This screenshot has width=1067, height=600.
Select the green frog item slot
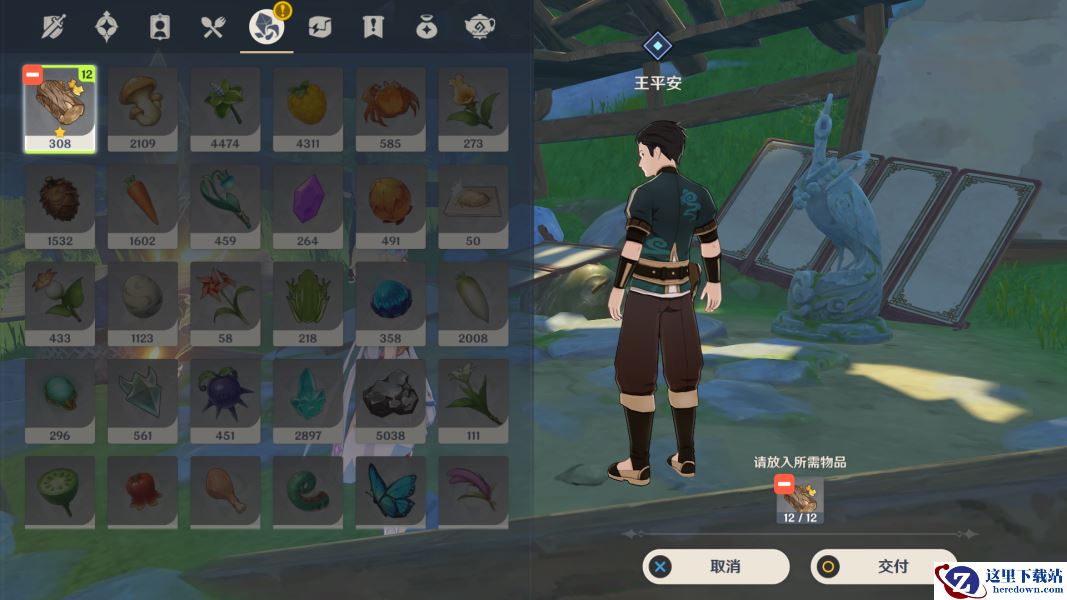pyautogui.click(x=307, y=302)
